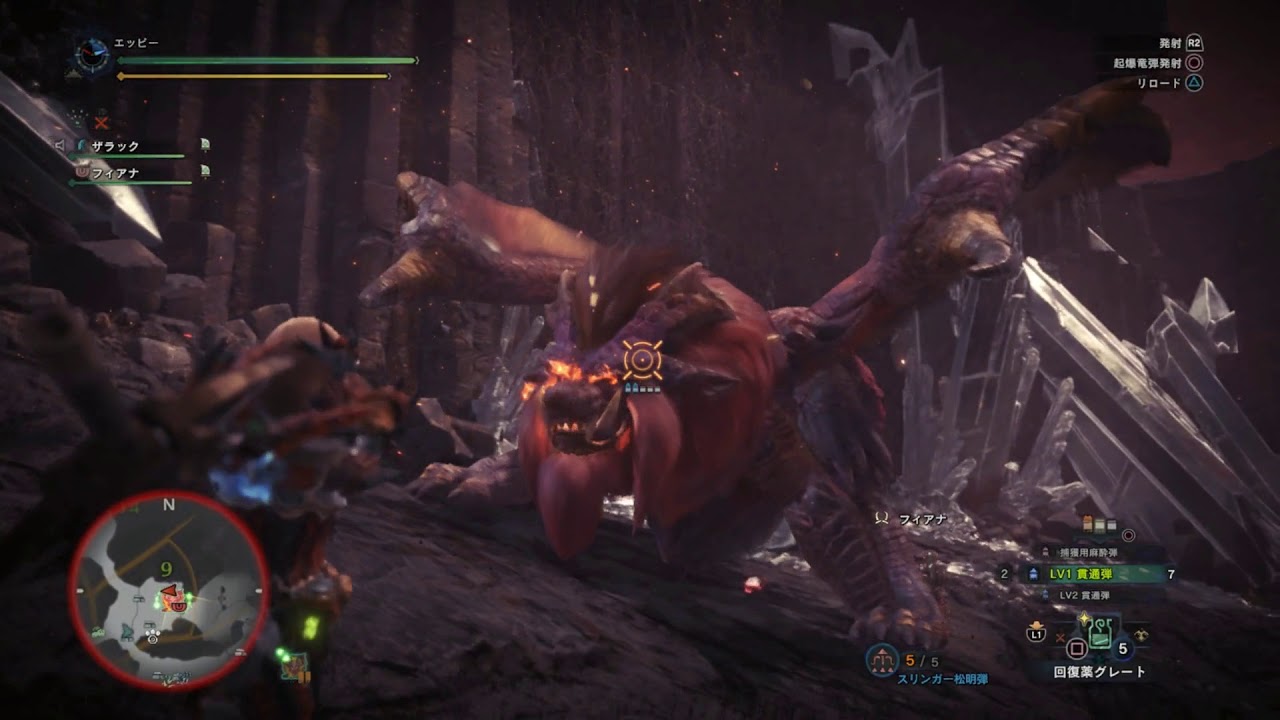The height and width of the screenshot is (720, 1280).
Task: Toggle the red recording indicator near the ammo pouches
Action: [x=1127, y=535]
